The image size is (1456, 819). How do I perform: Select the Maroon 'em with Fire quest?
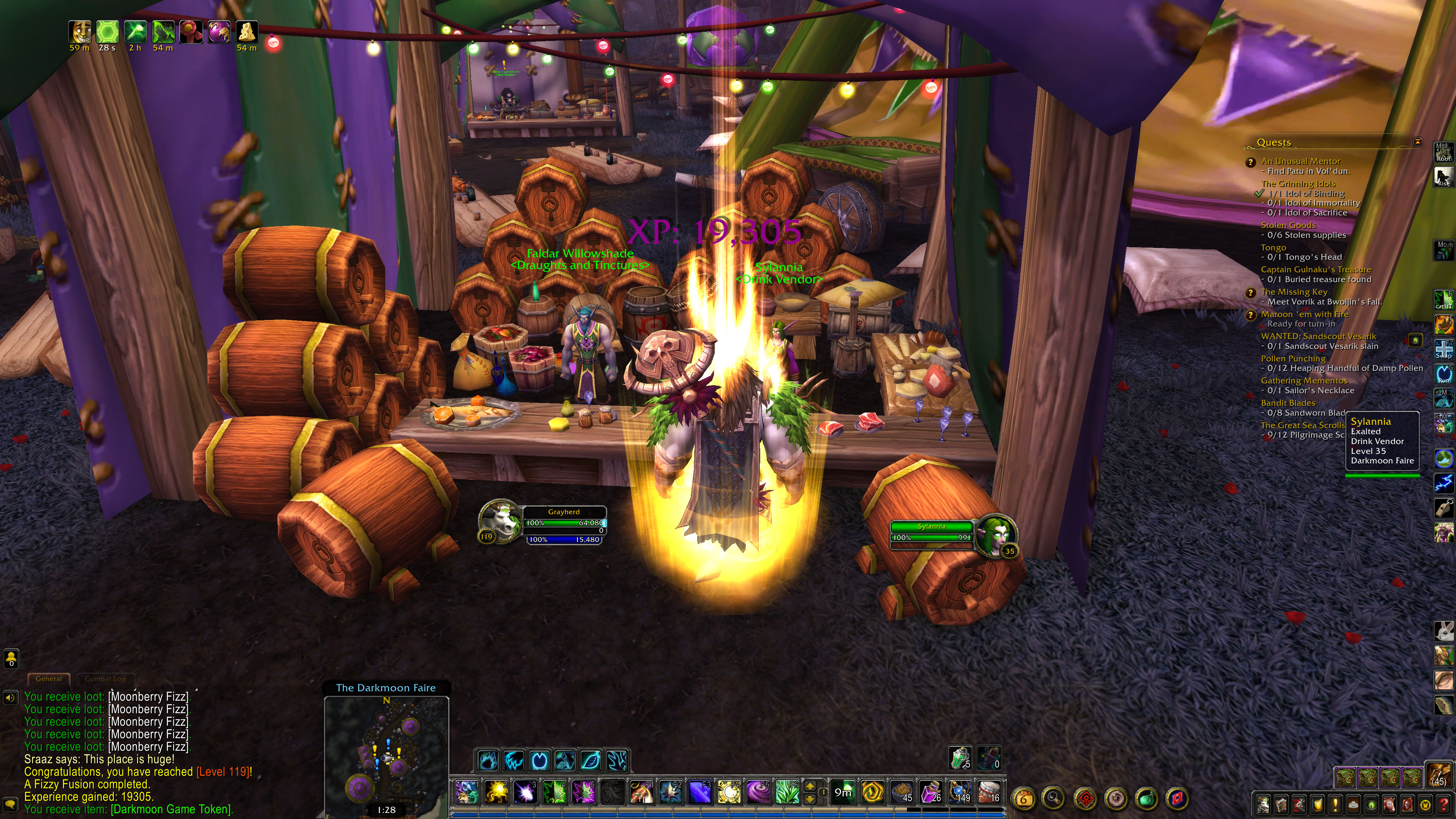[1304, 314]
